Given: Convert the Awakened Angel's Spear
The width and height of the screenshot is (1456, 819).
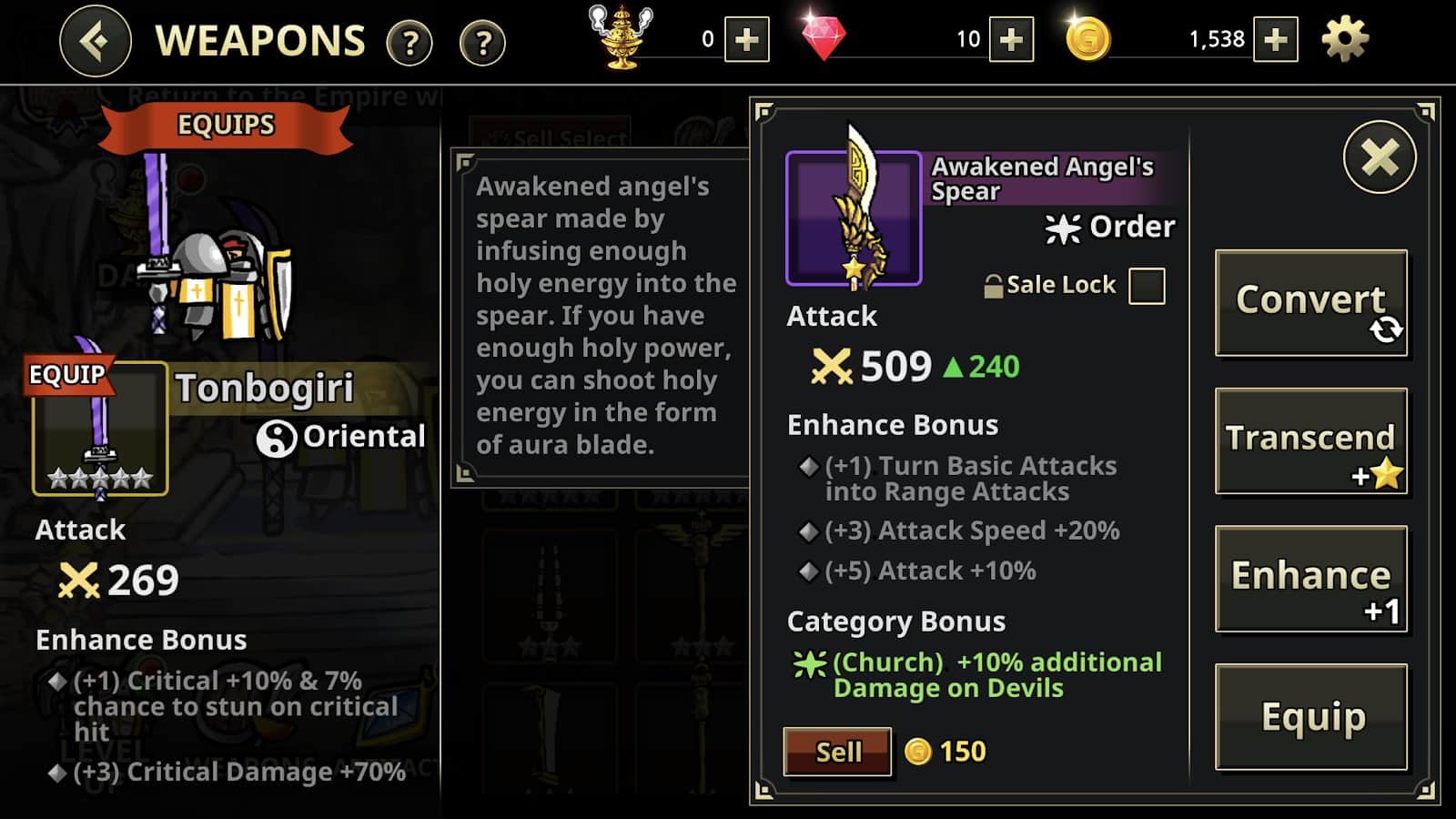Looking at the screenshot, I should [x=1310, y=302].
